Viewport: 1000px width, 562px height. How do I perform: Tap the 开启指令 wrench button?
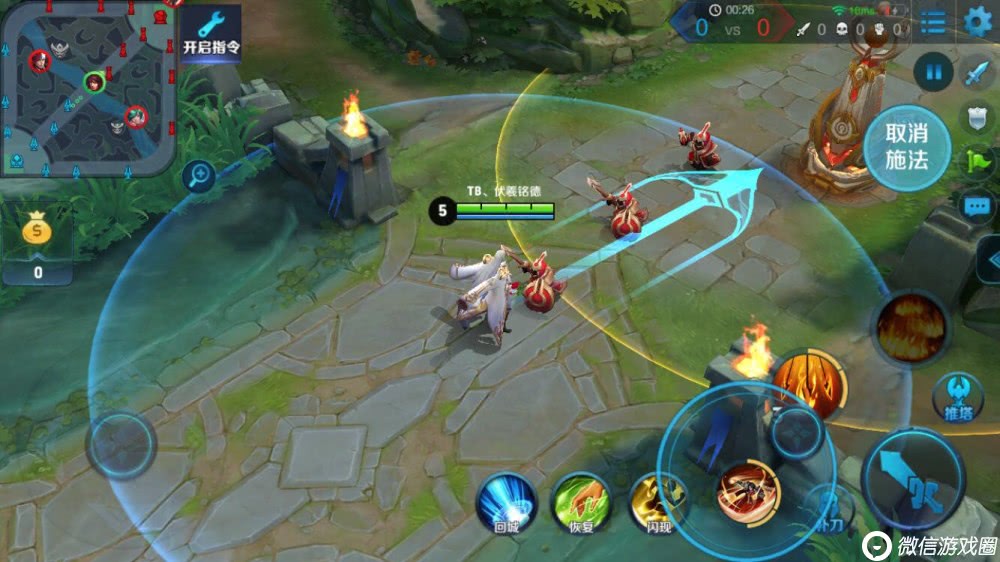click(210, 33)
